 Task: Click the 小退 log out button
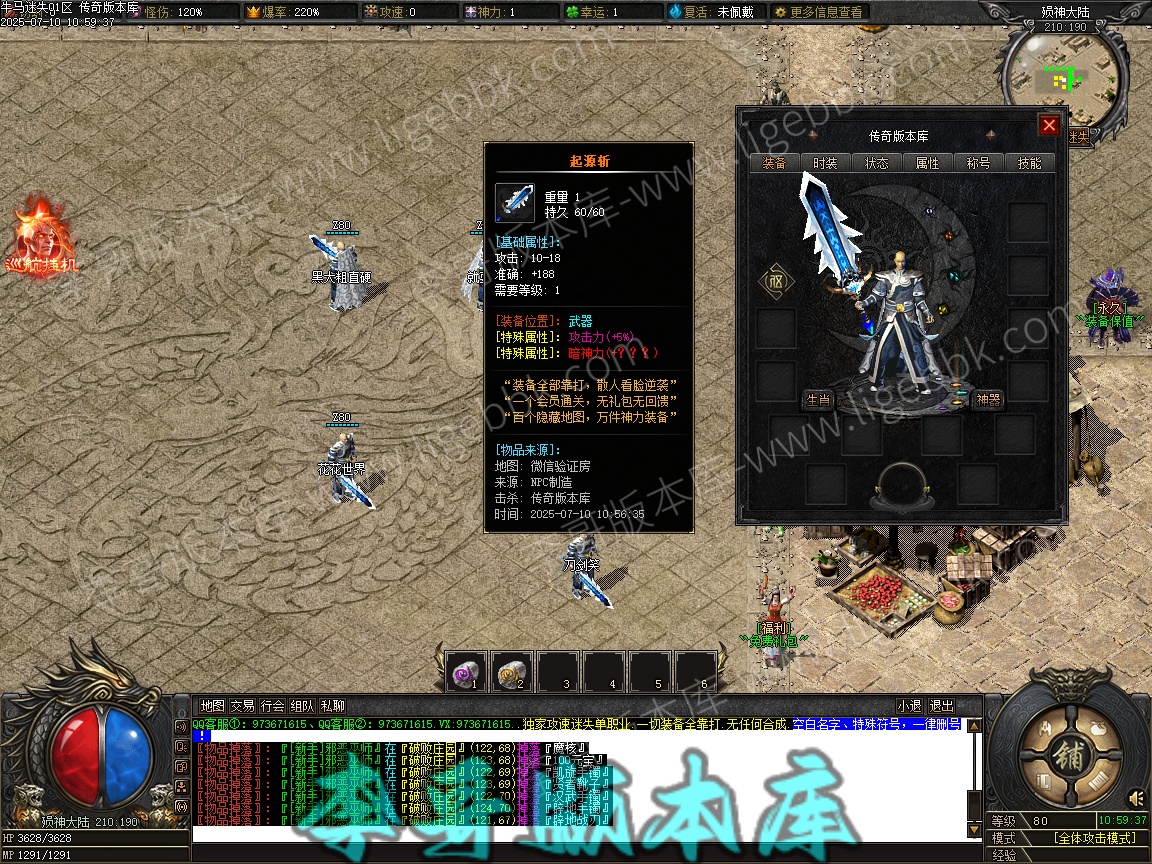[909, 706]
